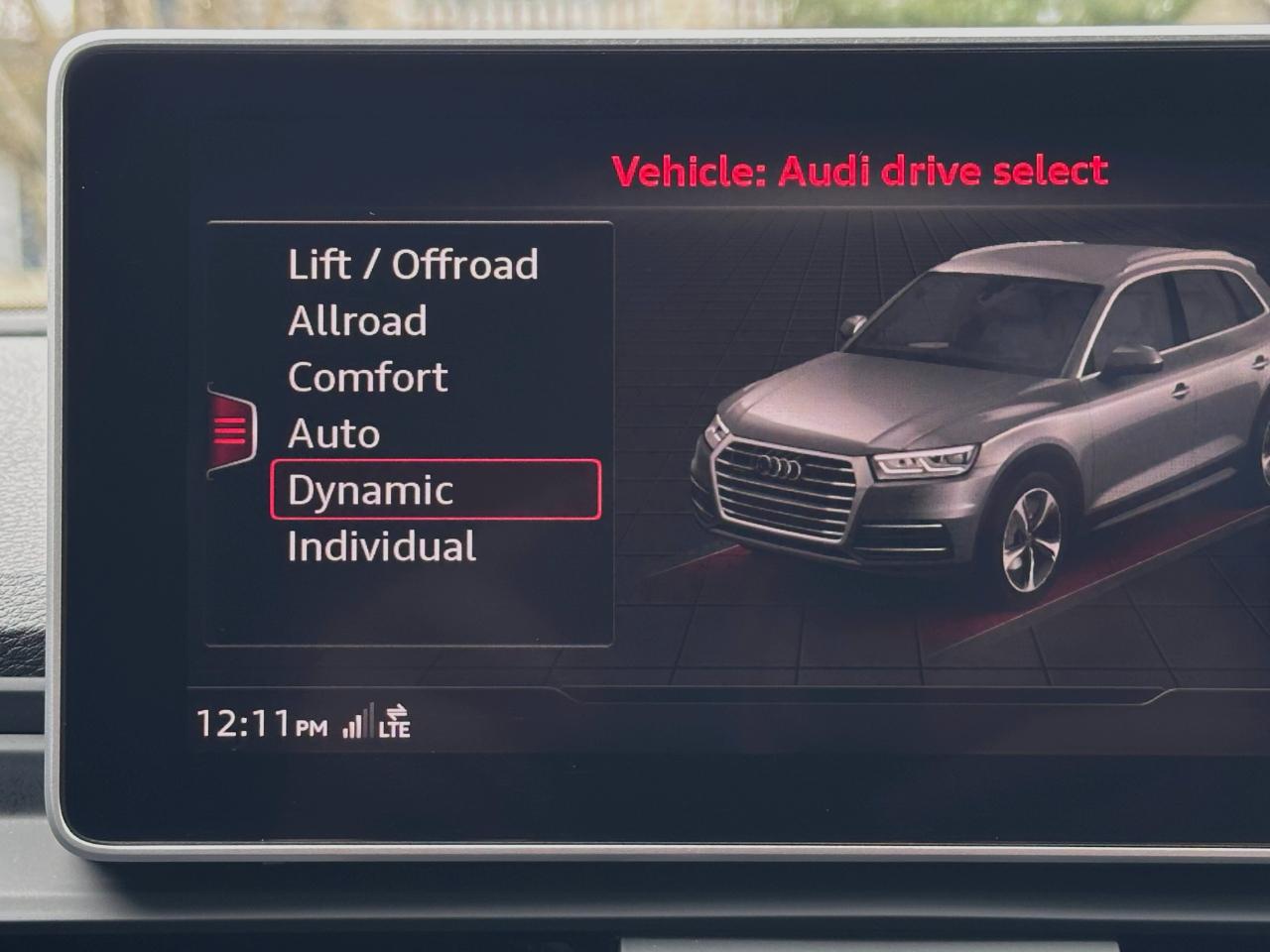Click the highlighted Dynamic selection box
1270x952 pixels.
pyautogui.click(x=434, y=490)
